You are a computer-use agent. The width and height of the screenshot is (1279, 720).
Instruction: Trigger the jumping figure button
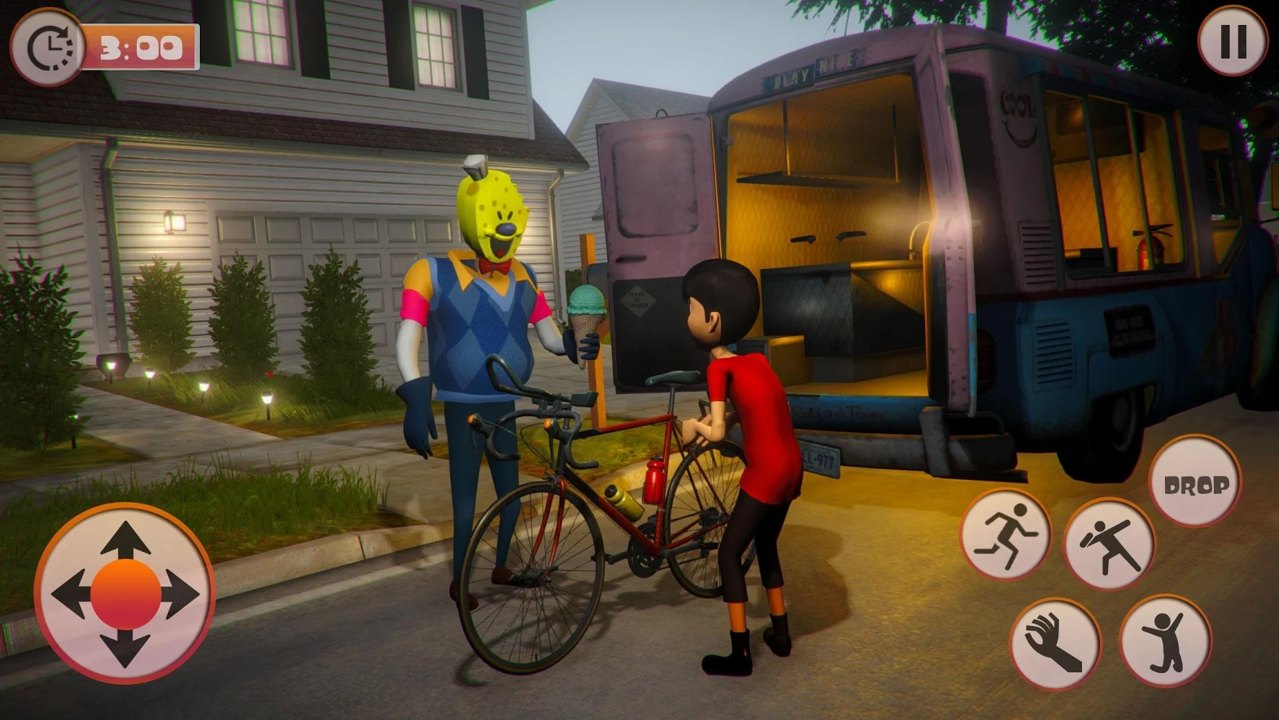pos(1165,641)
